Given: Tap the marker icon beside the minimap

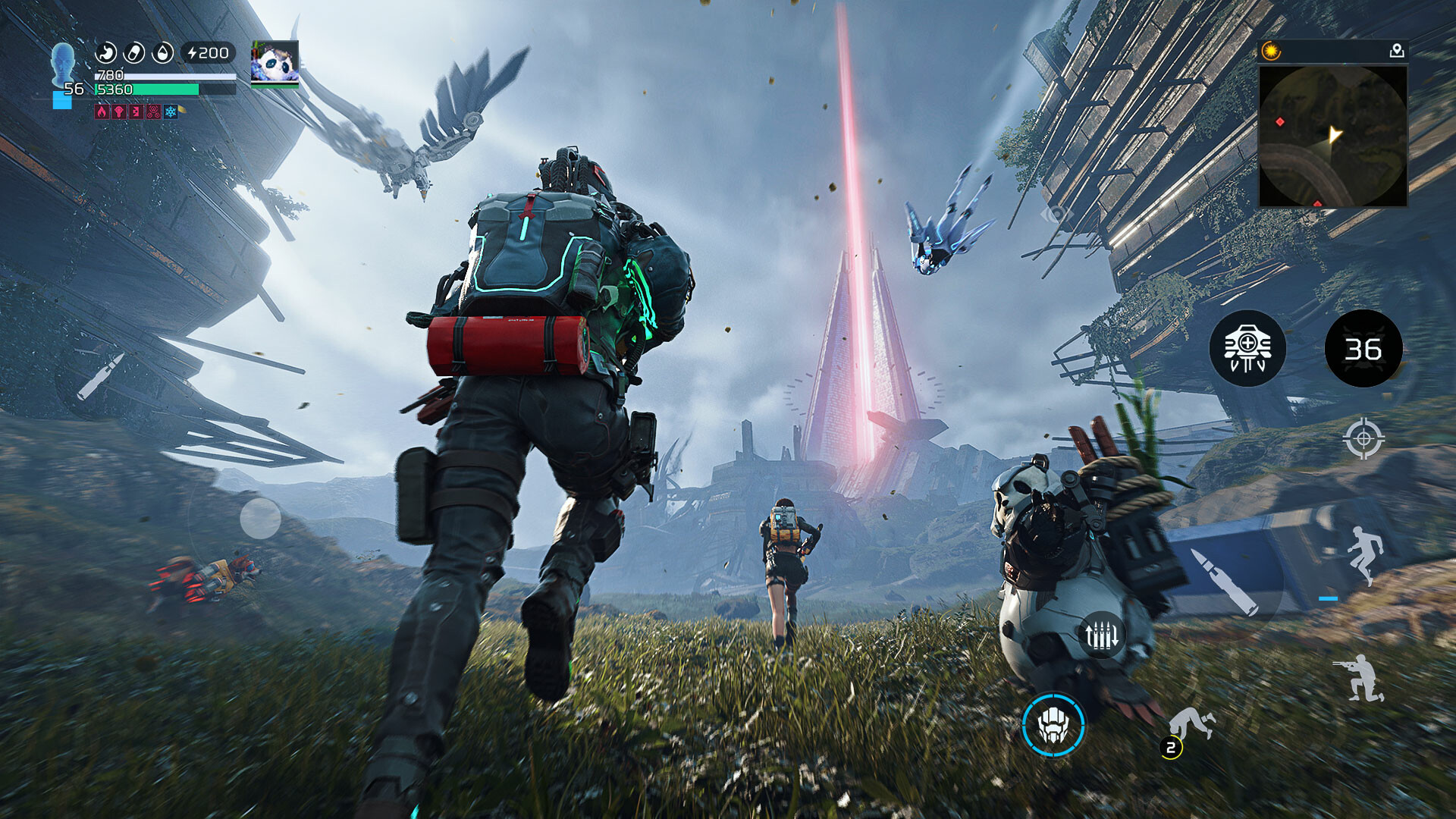Looking at the screenshot, I should [1398, 50].
